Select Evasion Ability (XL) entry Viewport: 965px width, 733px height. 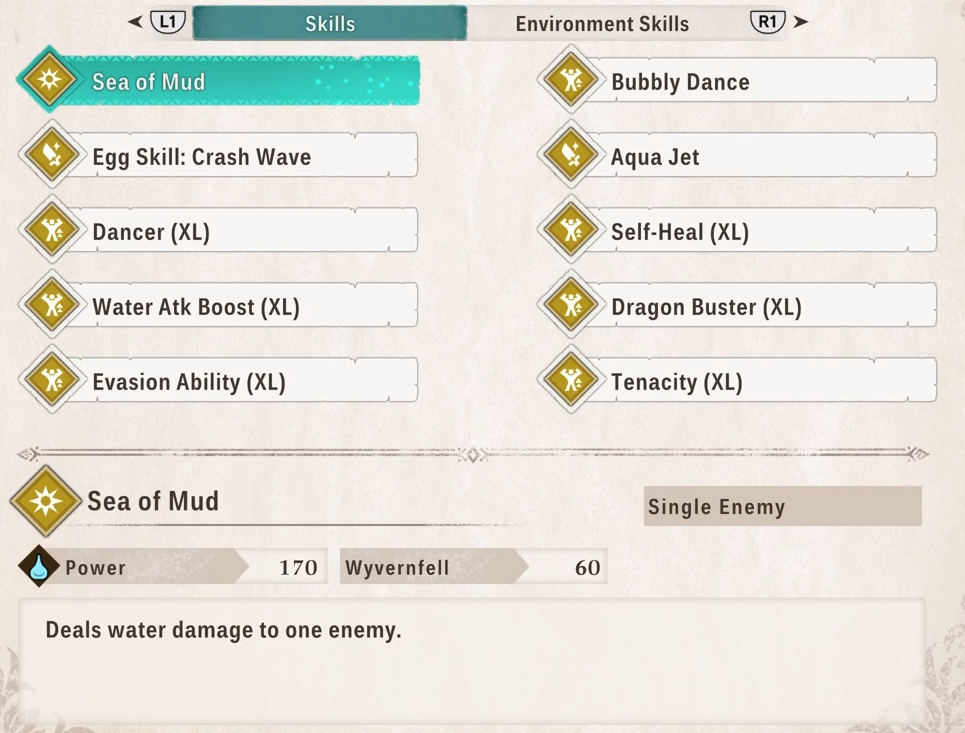coord(220,381)
